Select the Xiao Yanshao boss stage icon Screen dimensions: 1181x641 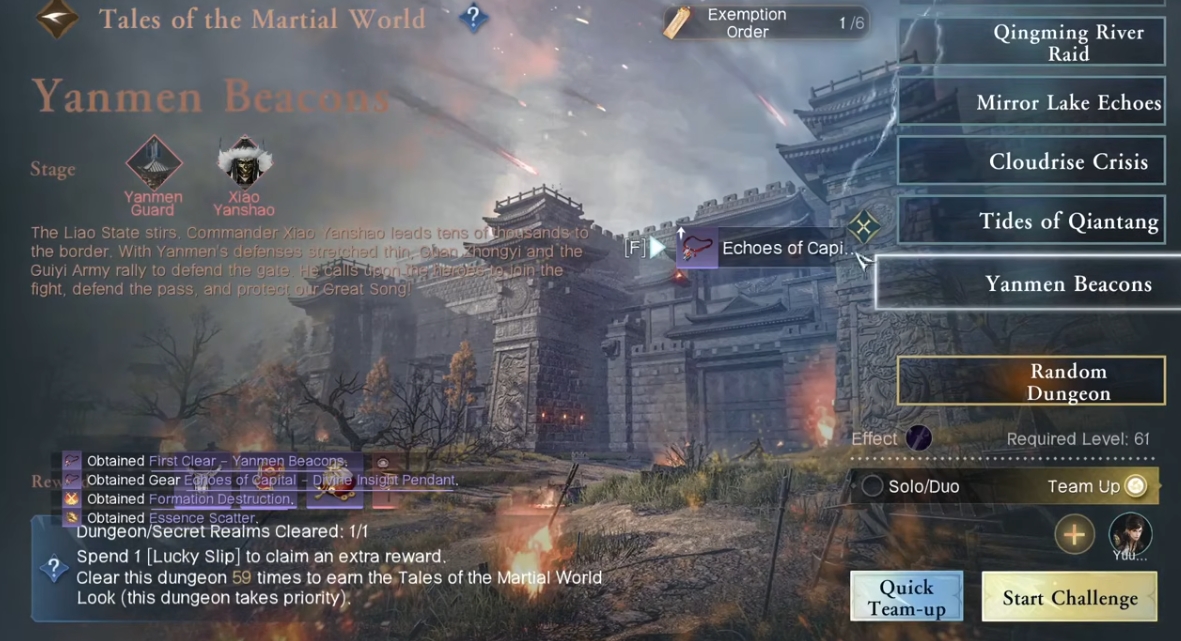(x=244, y=163)
